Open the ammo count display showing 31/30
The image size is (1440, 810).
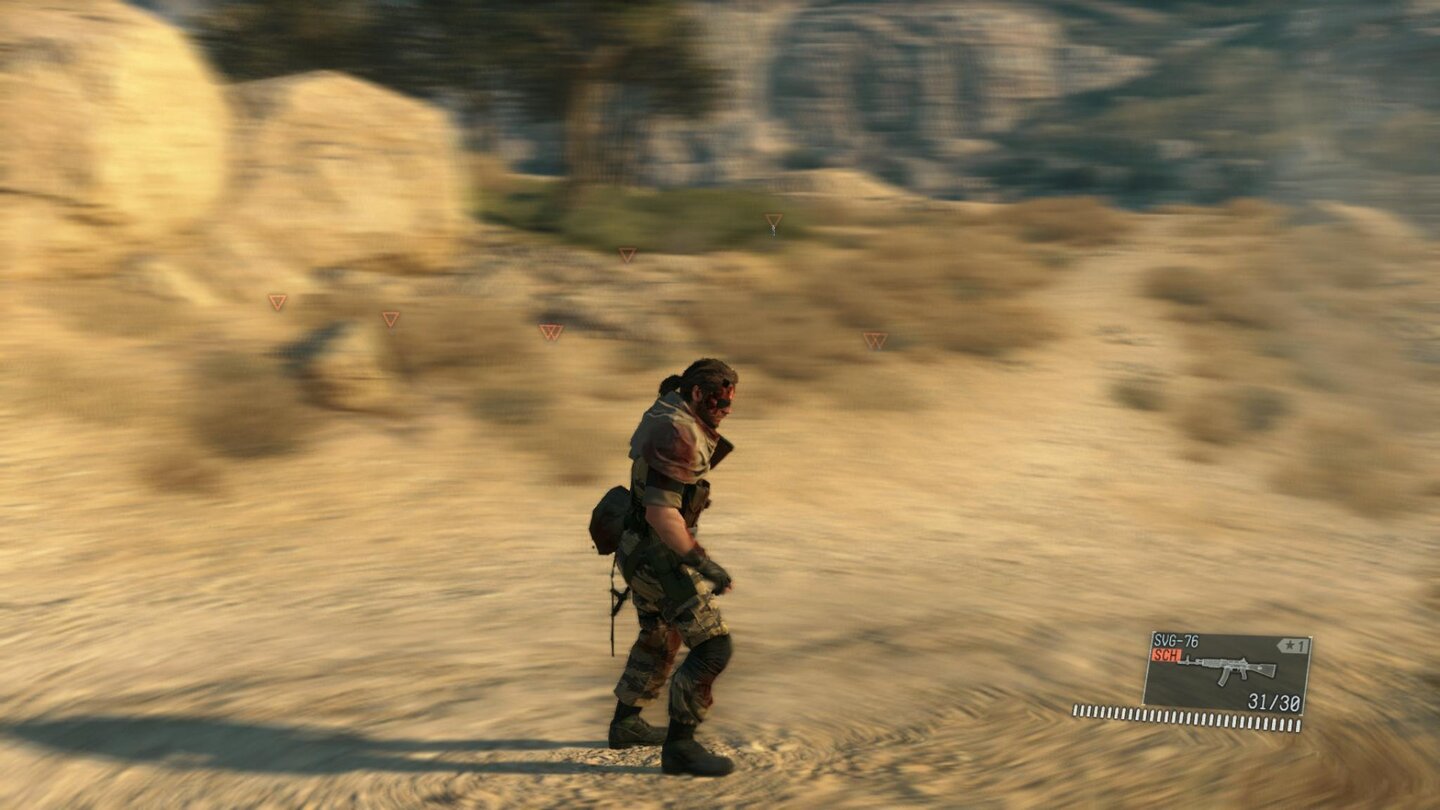(x=1274, y=703)
